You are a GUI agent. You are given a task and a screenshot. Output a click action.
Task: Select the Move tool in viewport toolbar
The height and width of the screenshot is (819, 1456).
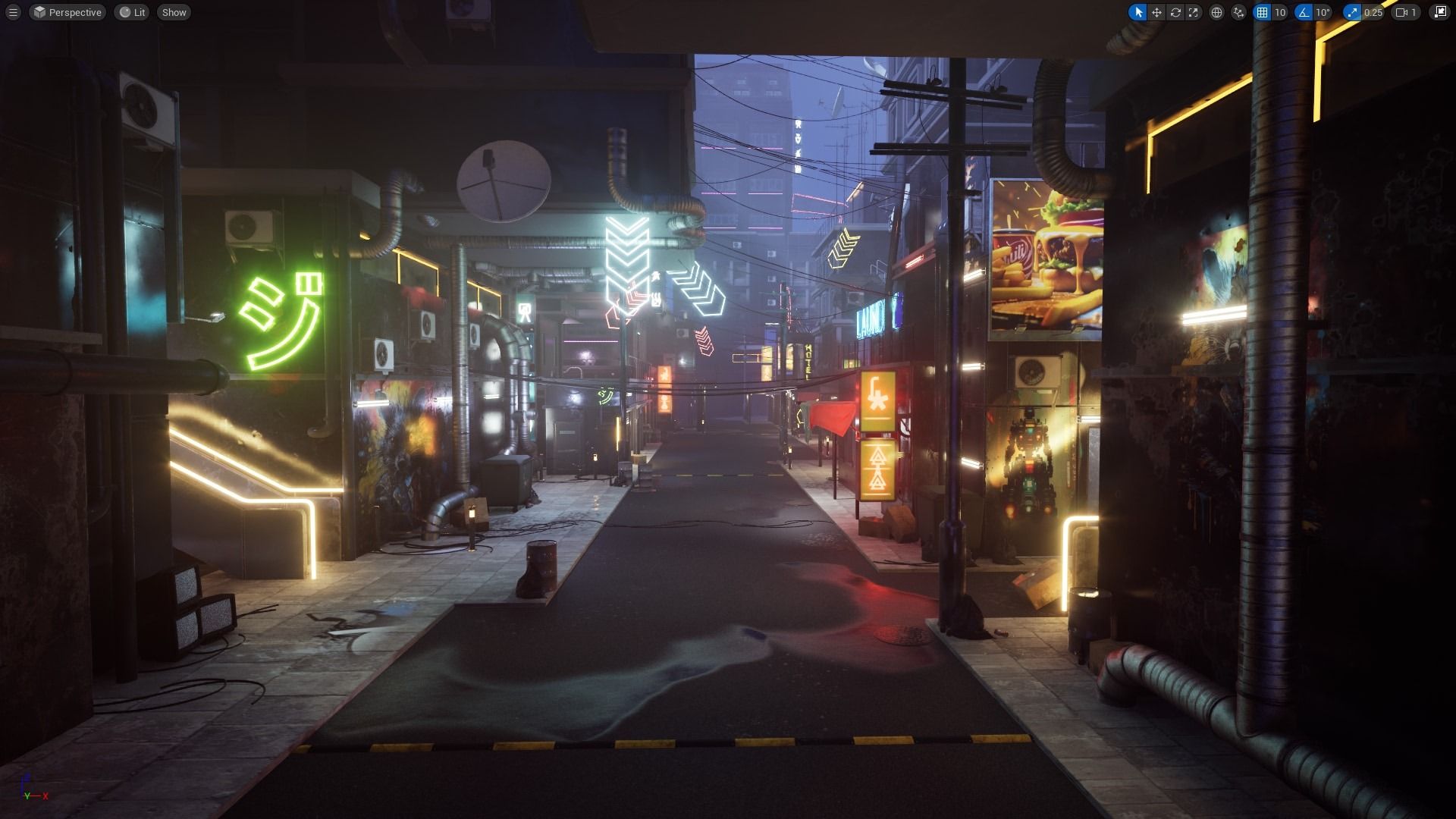tap(1156, 12)
